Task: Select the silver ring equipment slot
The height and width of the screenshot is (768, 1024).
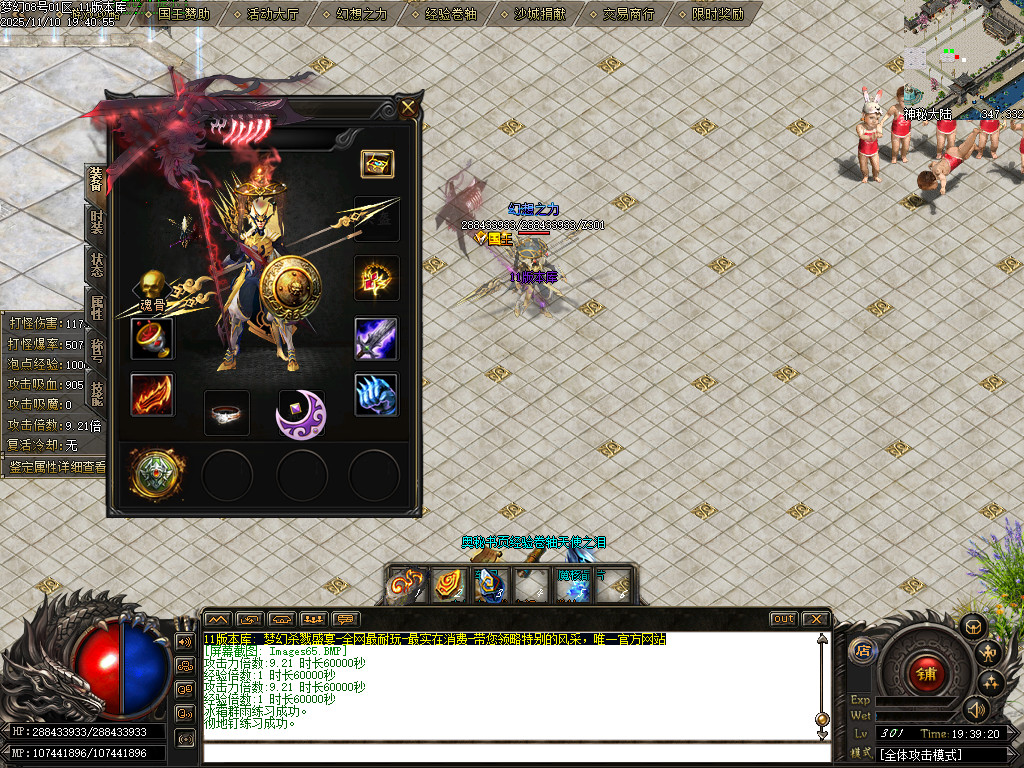Action: 227,413
